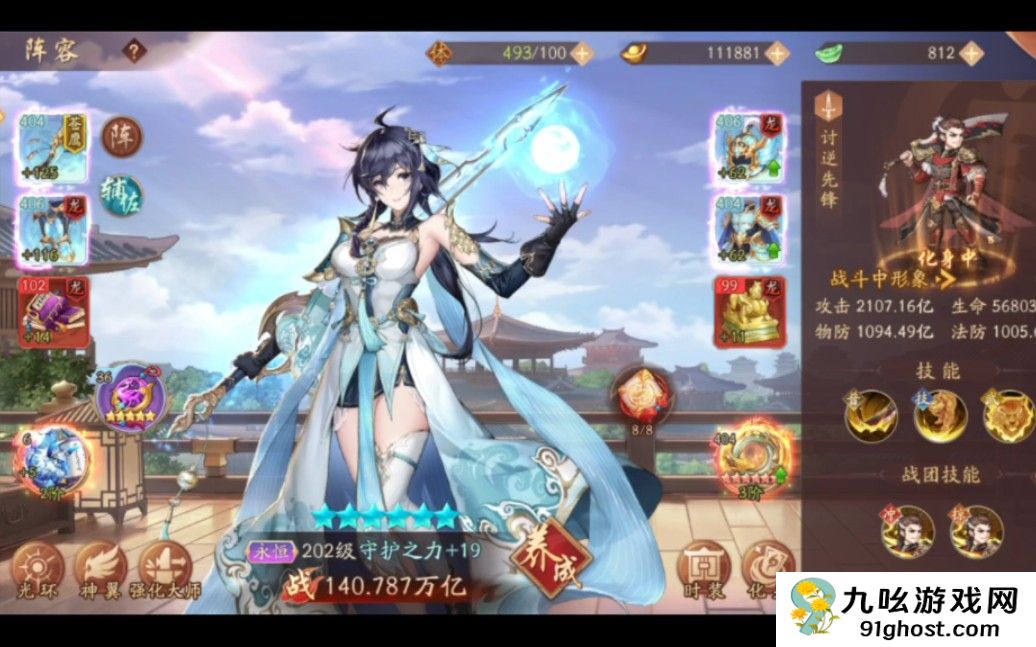Open the 神翼 wings menu
The width and height of the screenshot is (1036, 647).
(101, 570)
